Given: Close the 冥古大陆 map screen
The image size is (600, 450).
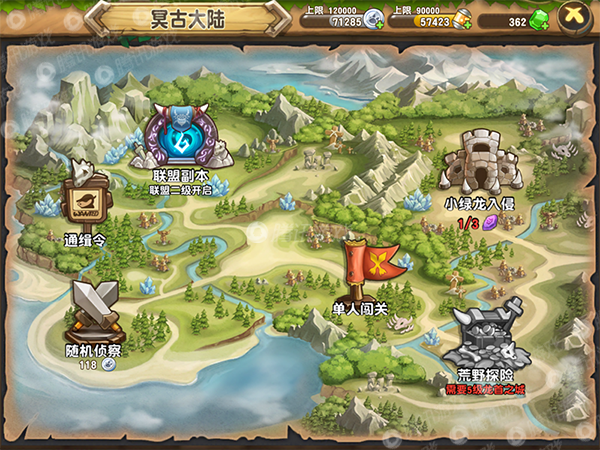Looking at the screenshot, I should point(574,18).
